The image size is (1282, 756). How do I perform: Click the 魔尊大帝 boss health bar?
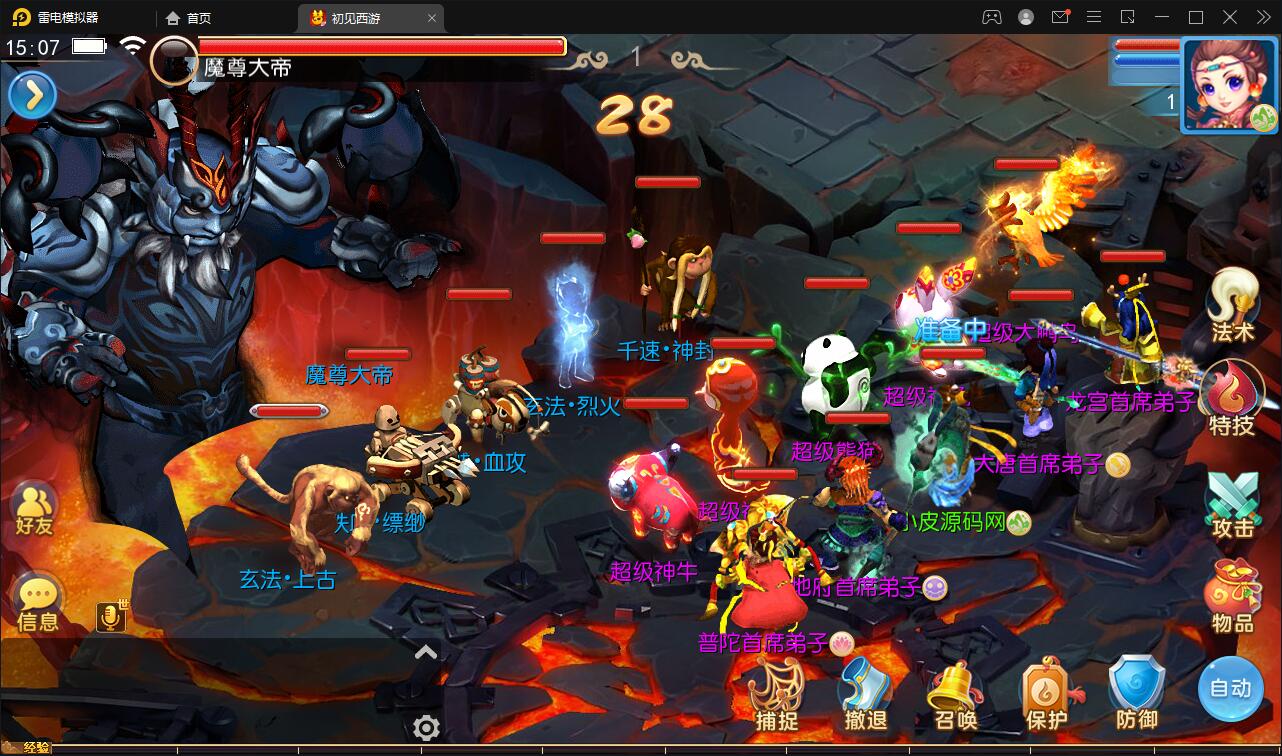coord(383,46)
